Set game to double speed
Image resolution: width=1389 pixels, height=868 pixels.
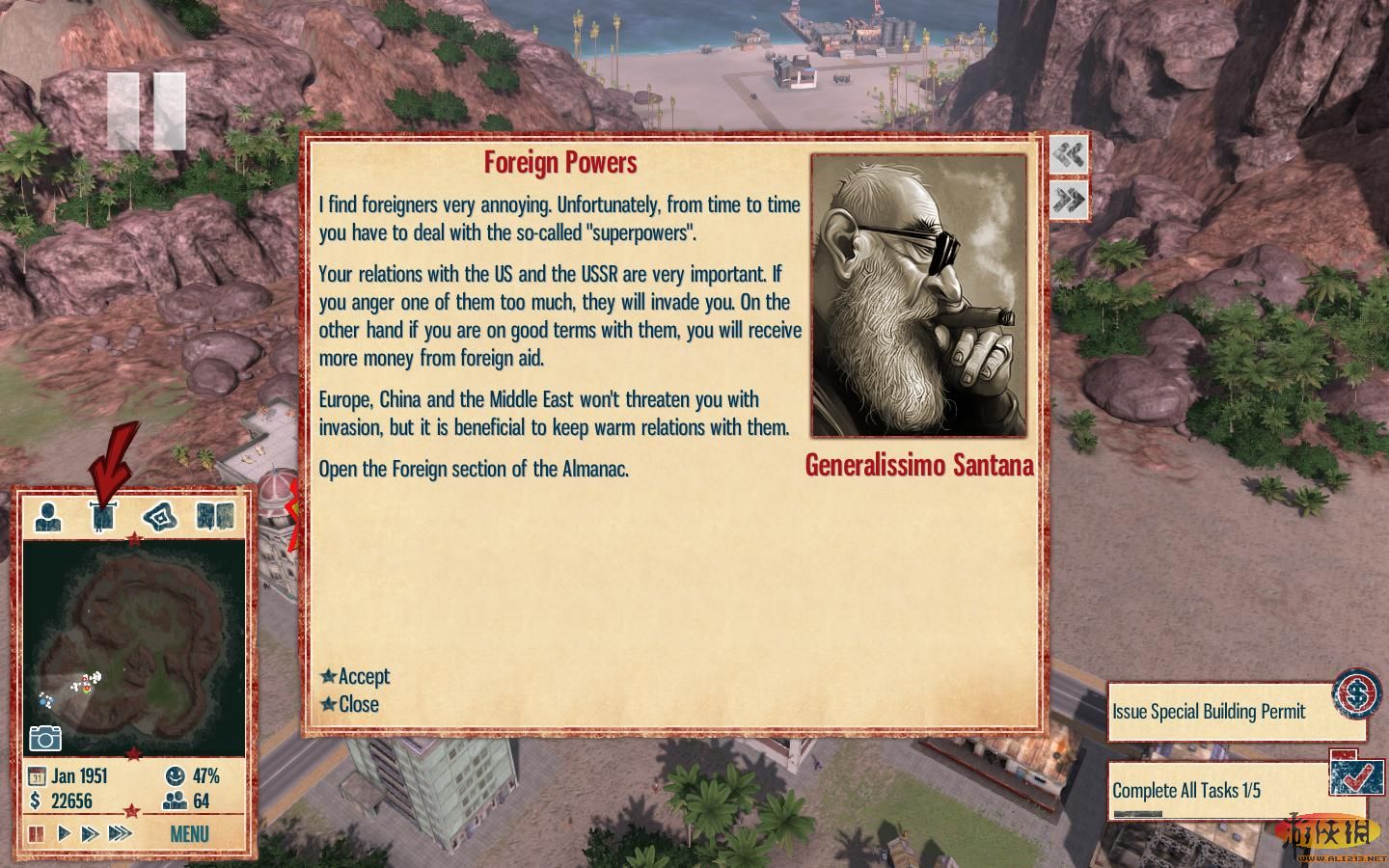pos(90,833)
